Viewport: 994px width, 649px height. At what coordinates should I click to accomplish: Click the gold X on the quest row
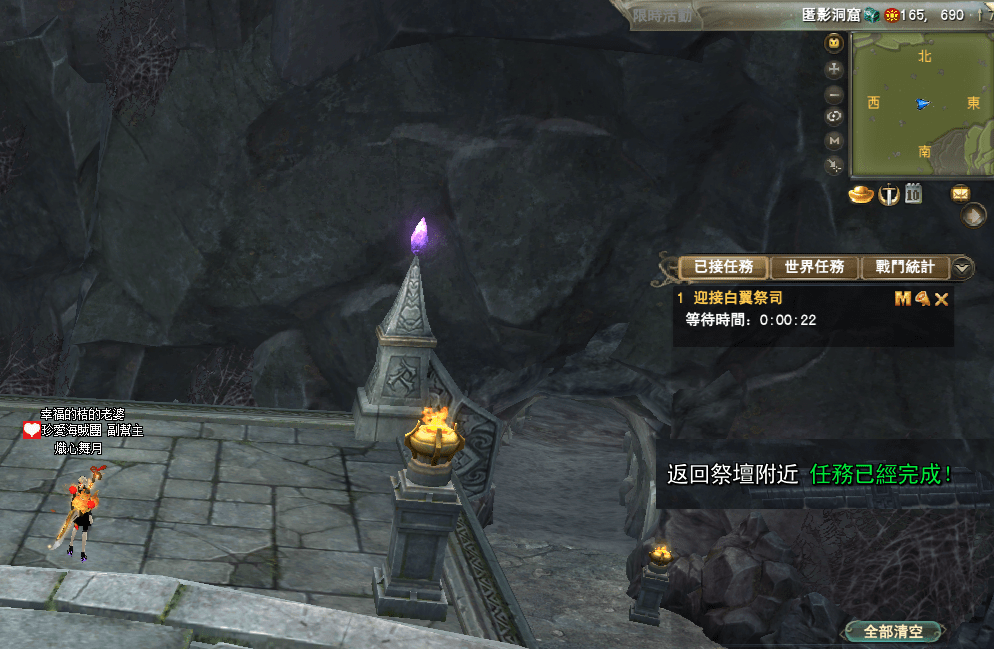(941, 299)
